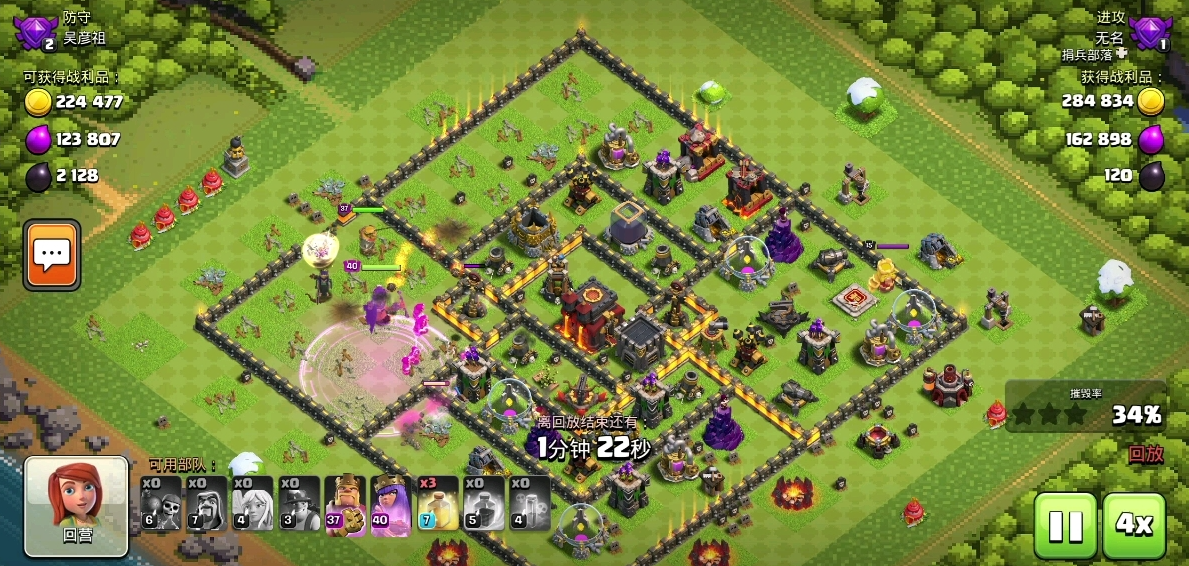Select the Barbarian King hero slot
1189x566 pixels.
(x=345, y=503)
